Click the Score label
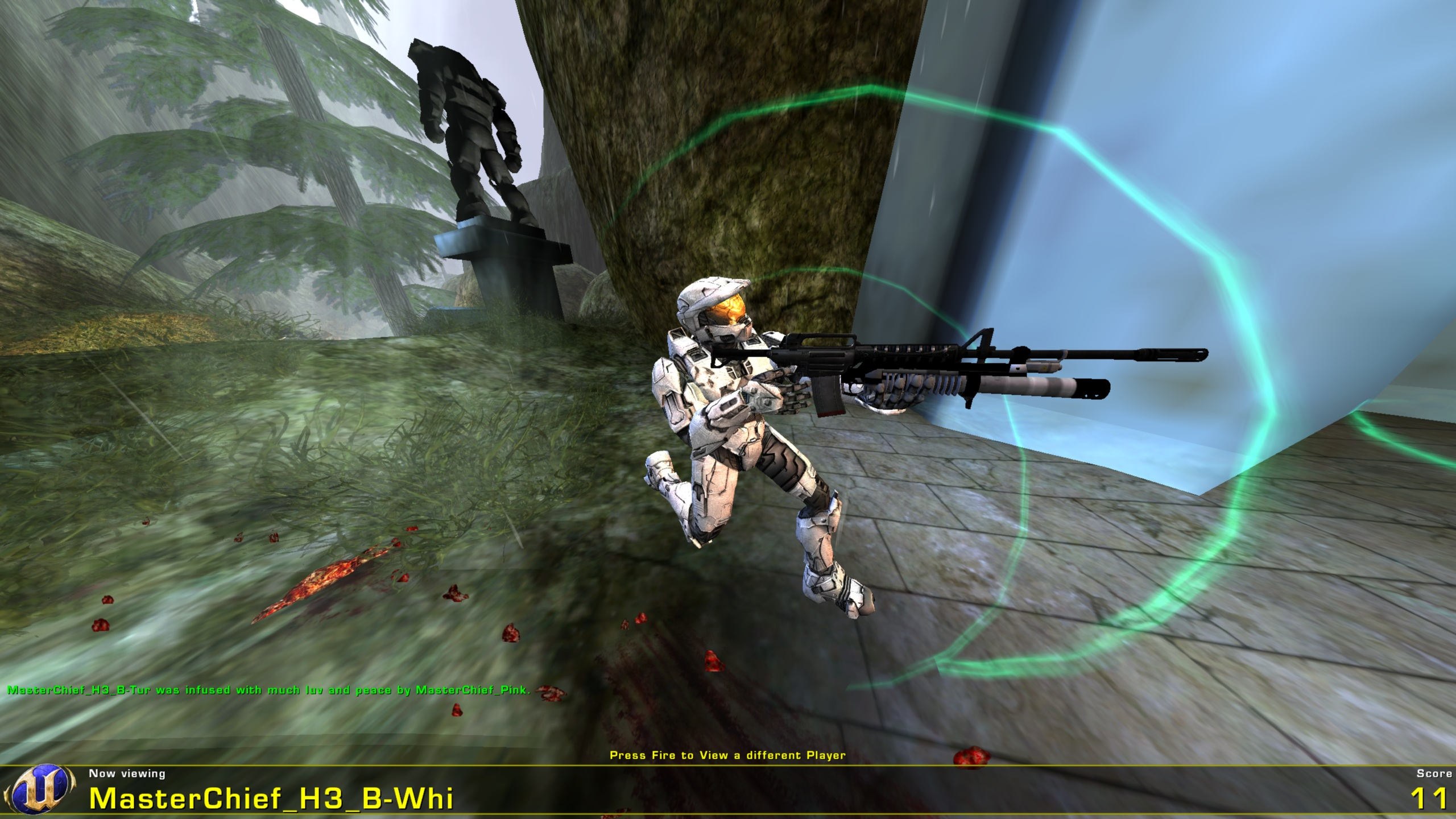Screen dimensions: 1456x819 [1433, 773]
